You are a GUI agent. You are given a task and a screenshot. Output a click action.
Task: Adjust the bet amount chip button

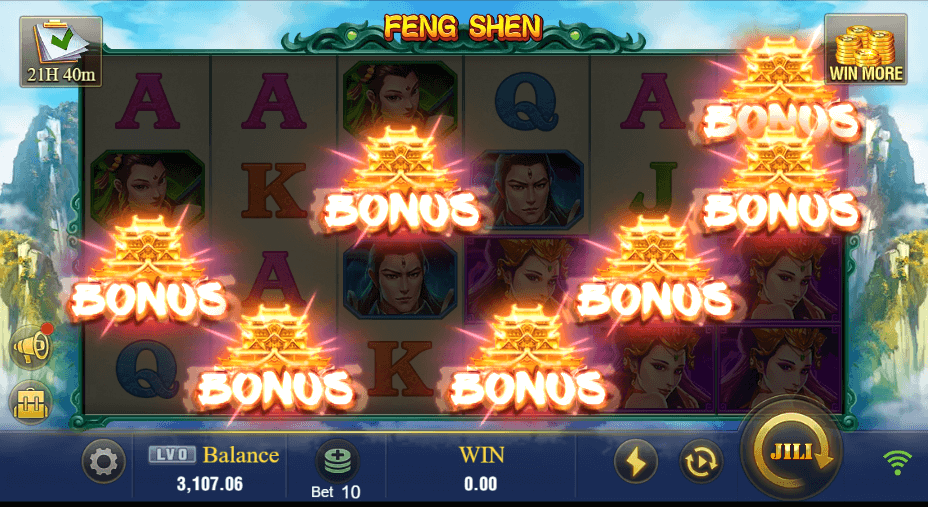[x=336, y=461]
